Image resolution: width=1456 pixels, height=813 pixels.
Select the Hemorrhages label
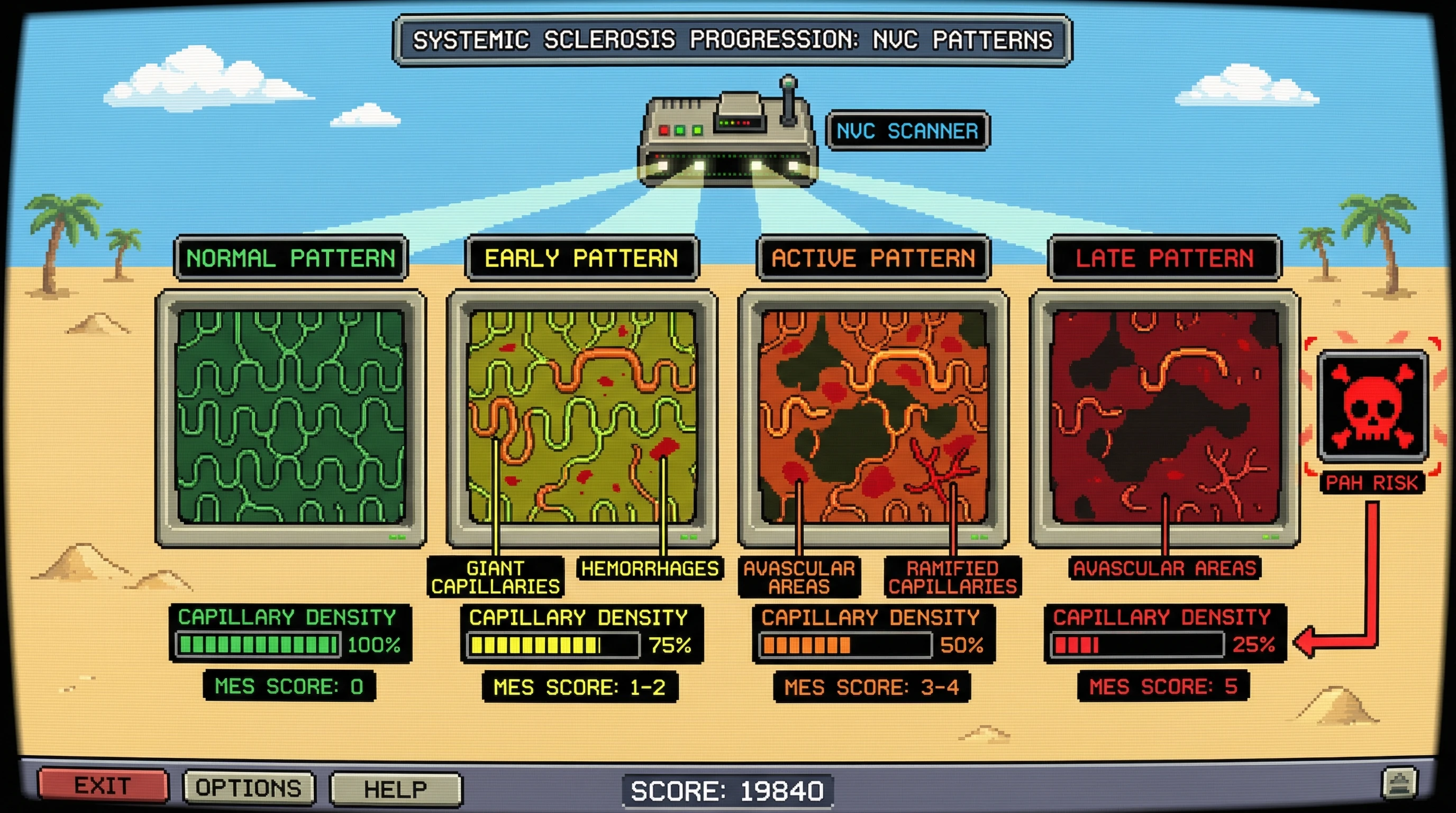650,568
